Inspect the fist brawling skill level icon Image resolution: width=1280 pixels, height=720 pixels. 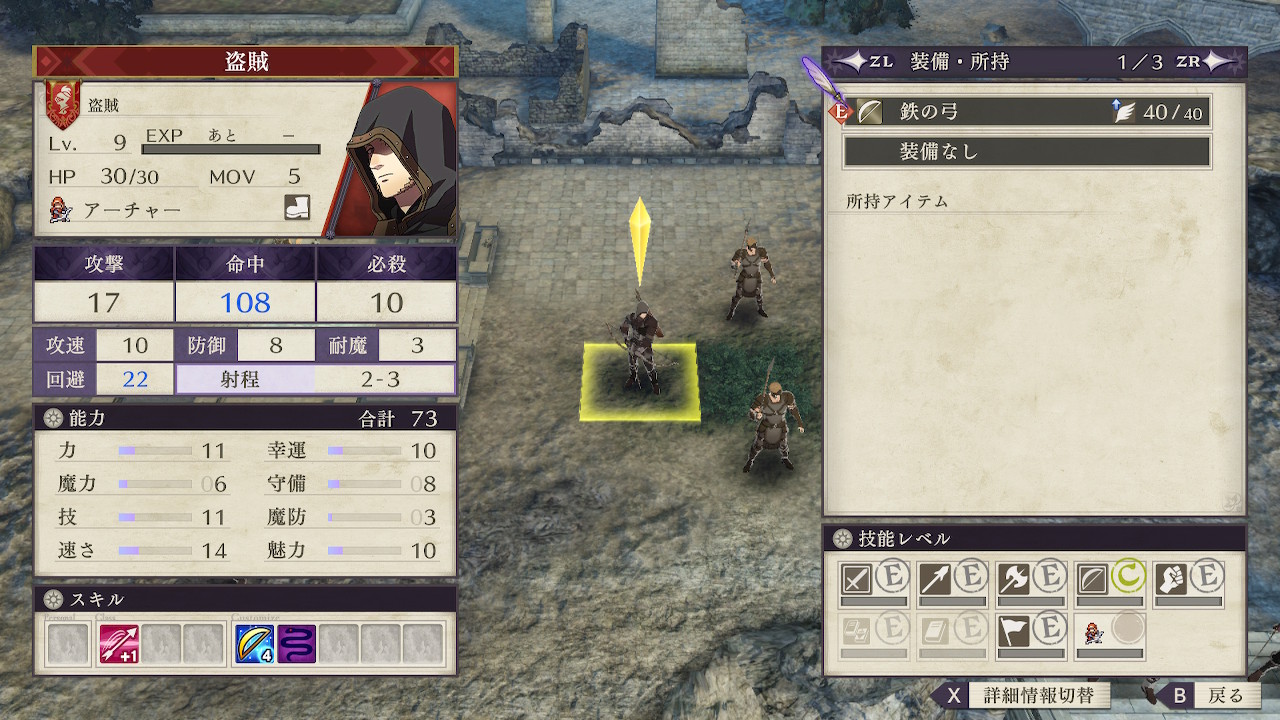tap(1188, 577)
